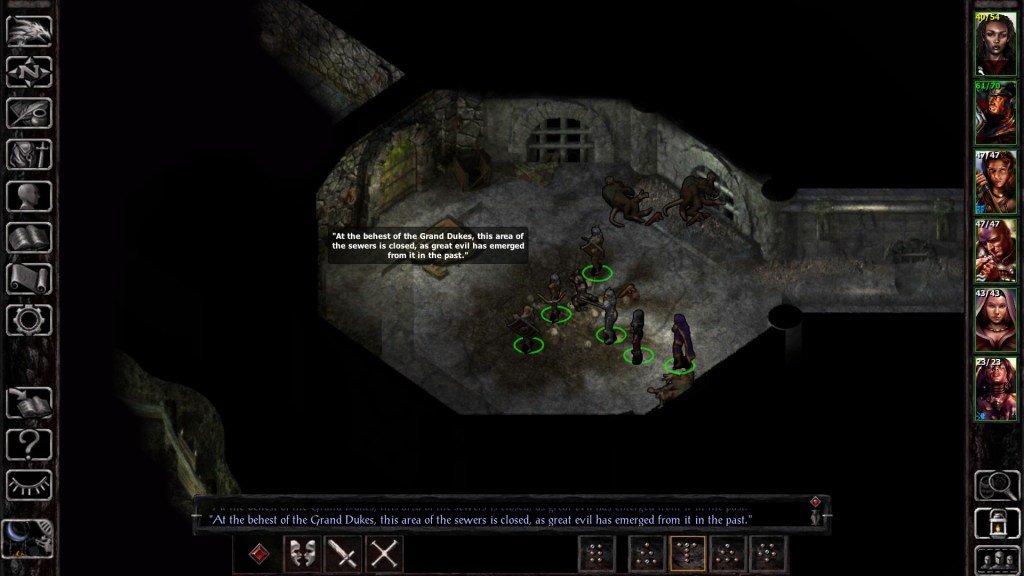Click the magnifying glass button
The image size is (1024, 576).
click(996, 486)
